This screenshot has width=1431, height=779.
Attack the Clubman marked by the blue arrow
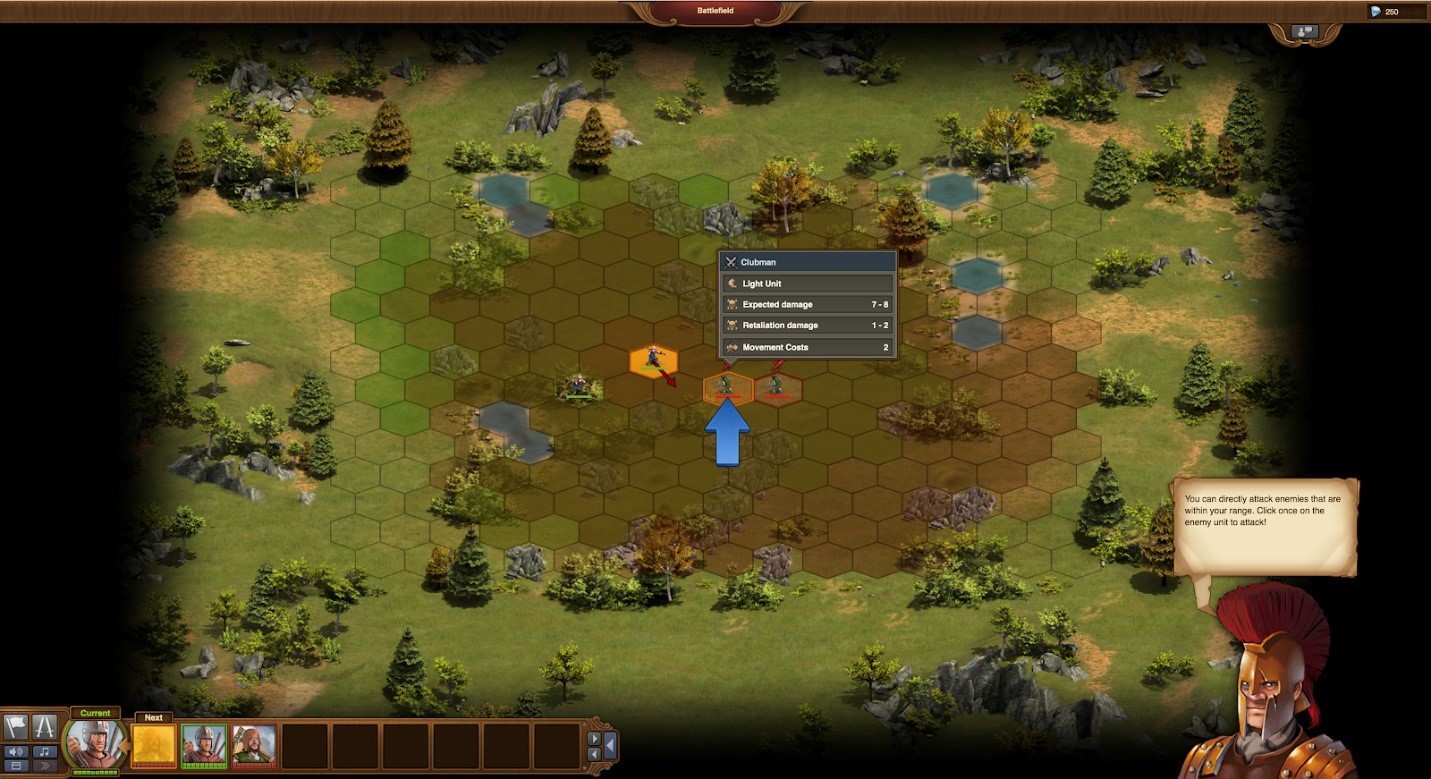[x=727, y=386]
